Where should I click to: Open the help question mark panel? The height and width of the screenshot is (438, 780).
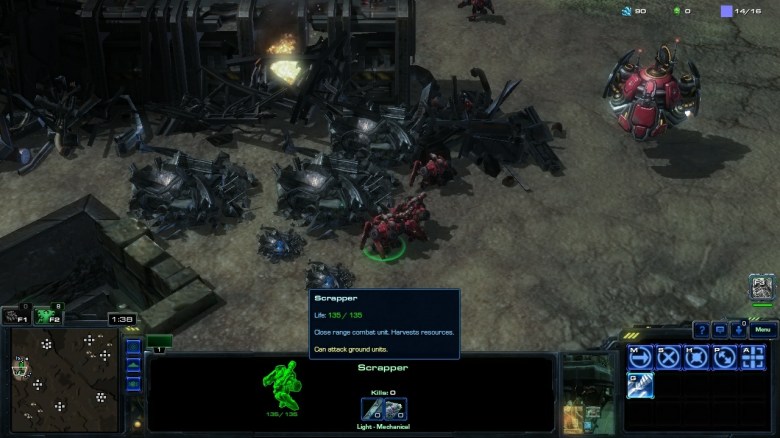[x=702, y=330]
